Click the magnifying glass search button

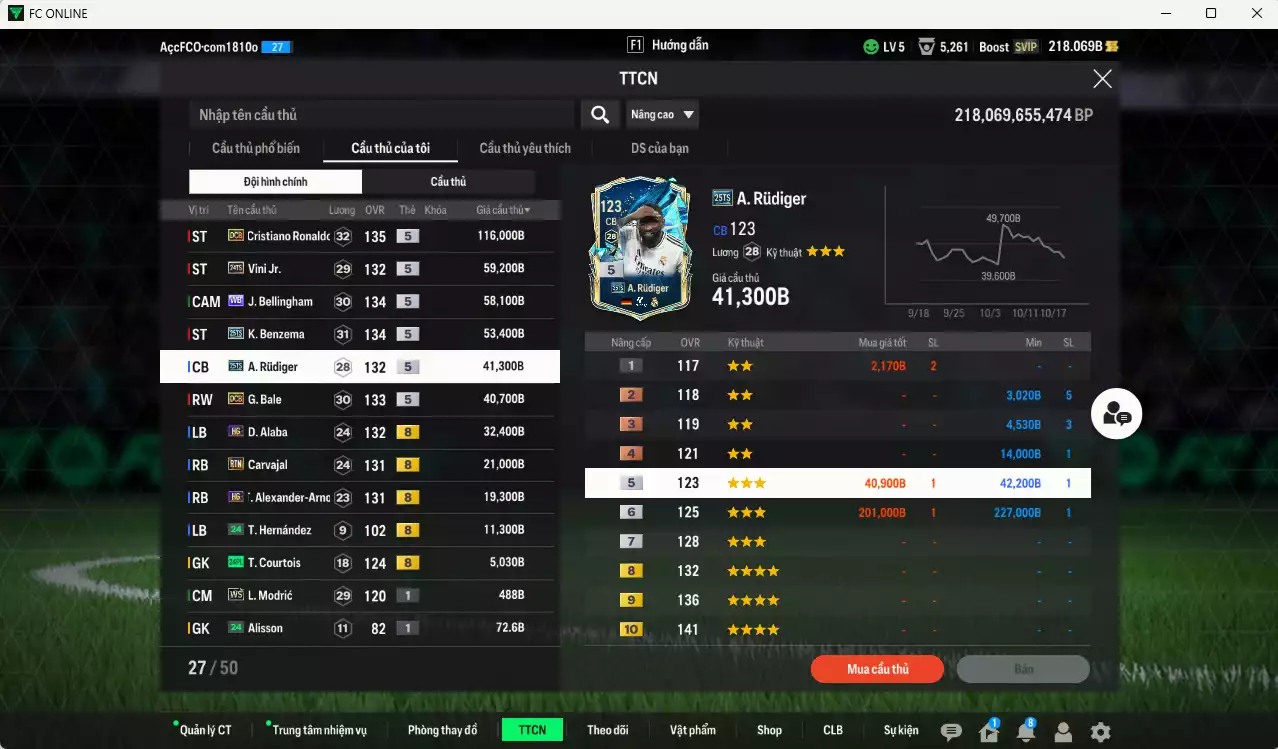coord(599,115)
